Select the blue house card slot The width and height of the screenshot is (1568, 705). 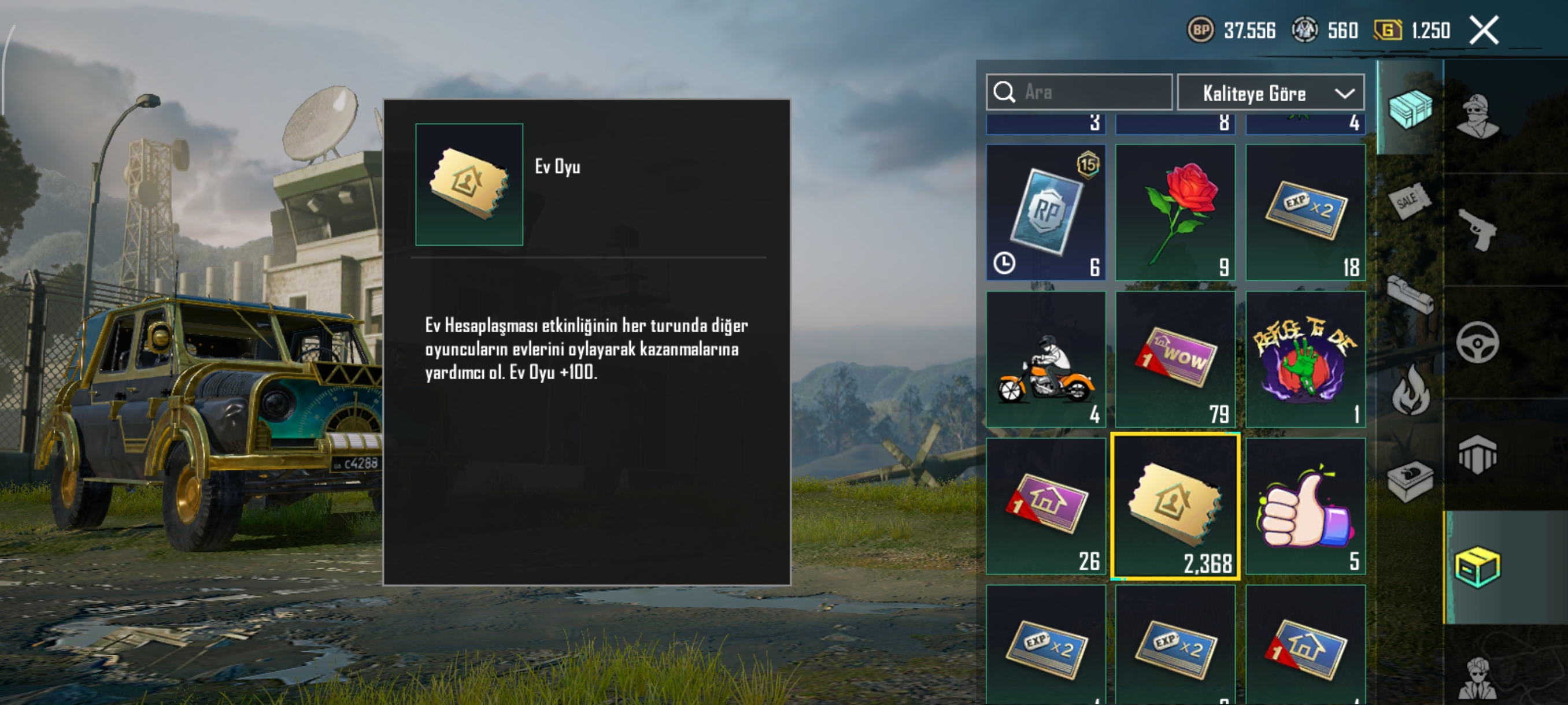pos(1305,645)
